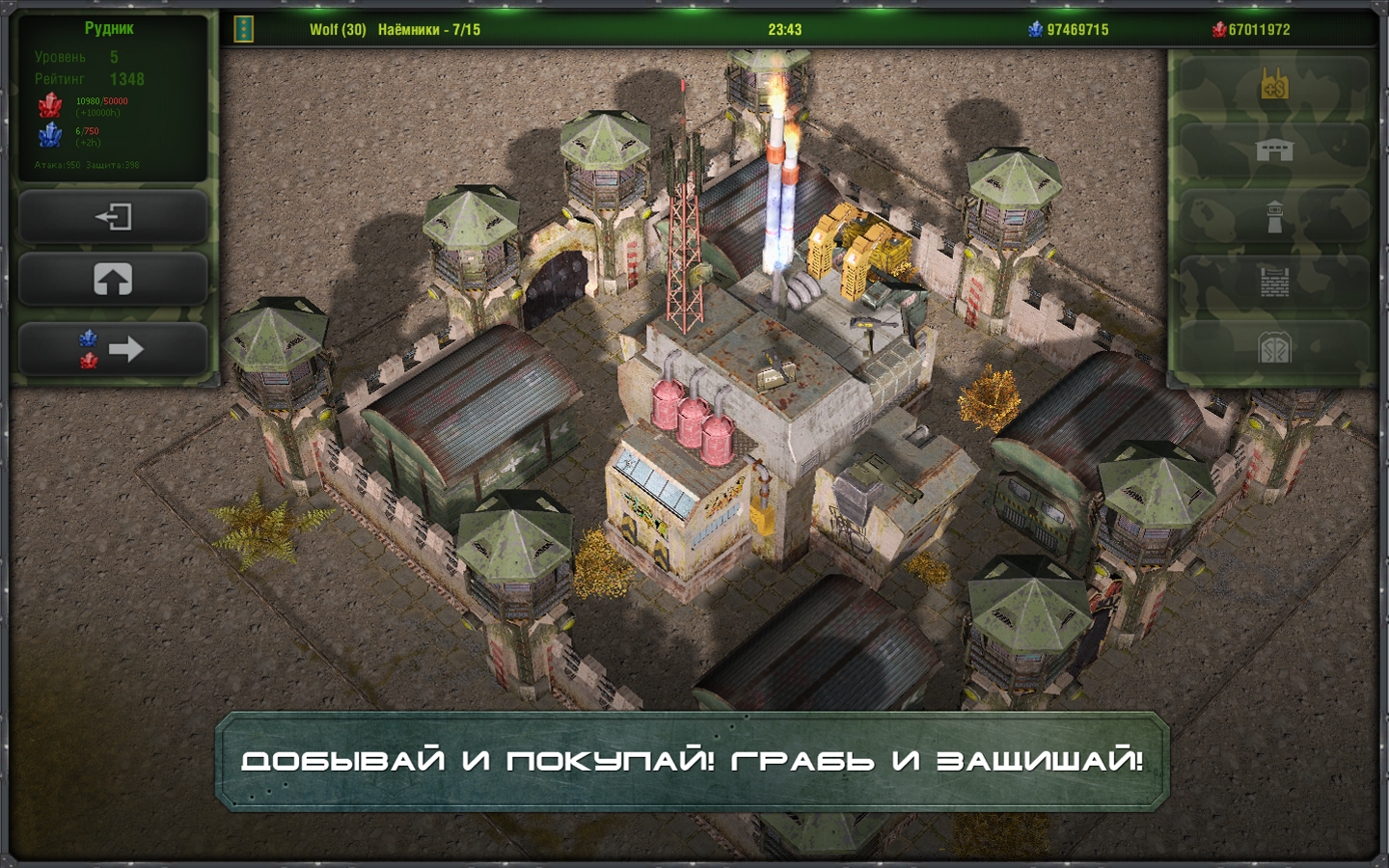Image resolution: width=1389 pixels, height=868 pixels.
Task: Collect crystals with the crystal arrow button
Action: (113, 348)
